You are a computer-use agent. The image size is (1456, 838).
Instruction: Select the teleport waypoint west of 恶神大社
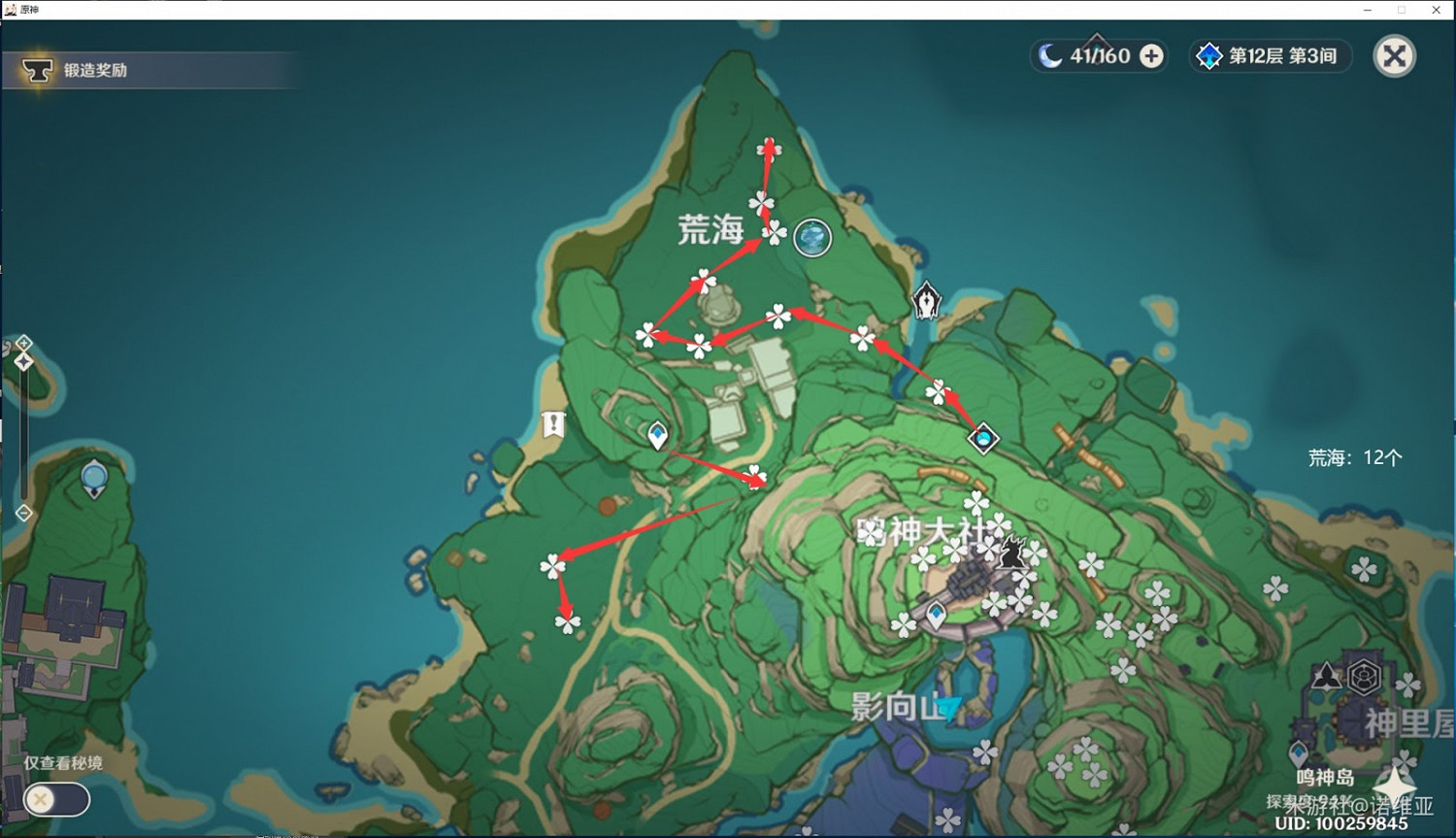click(656, 436)
